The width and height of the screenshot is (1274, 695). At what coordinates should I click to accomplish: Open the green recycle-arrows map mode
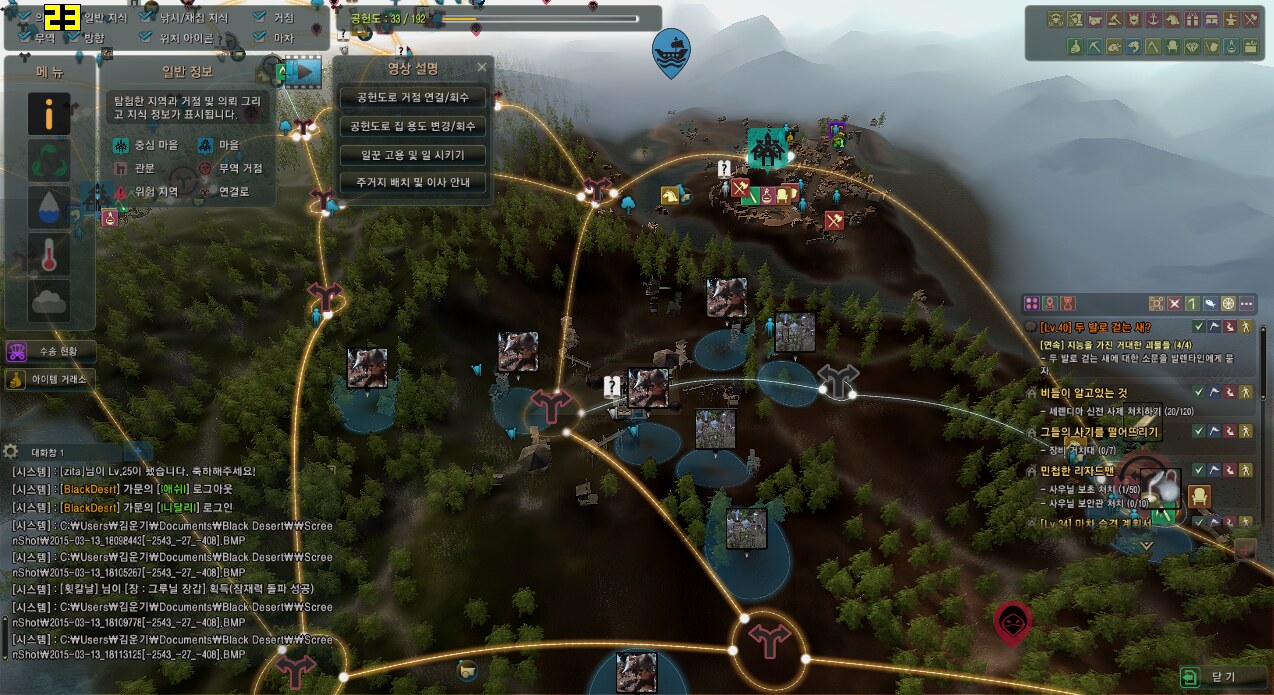(49, 160)
